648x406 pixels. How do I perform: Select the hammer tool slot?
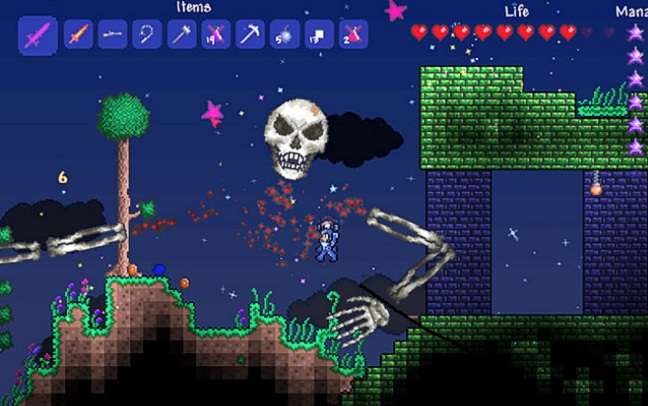pyautogui.click(x=181, y=35)
